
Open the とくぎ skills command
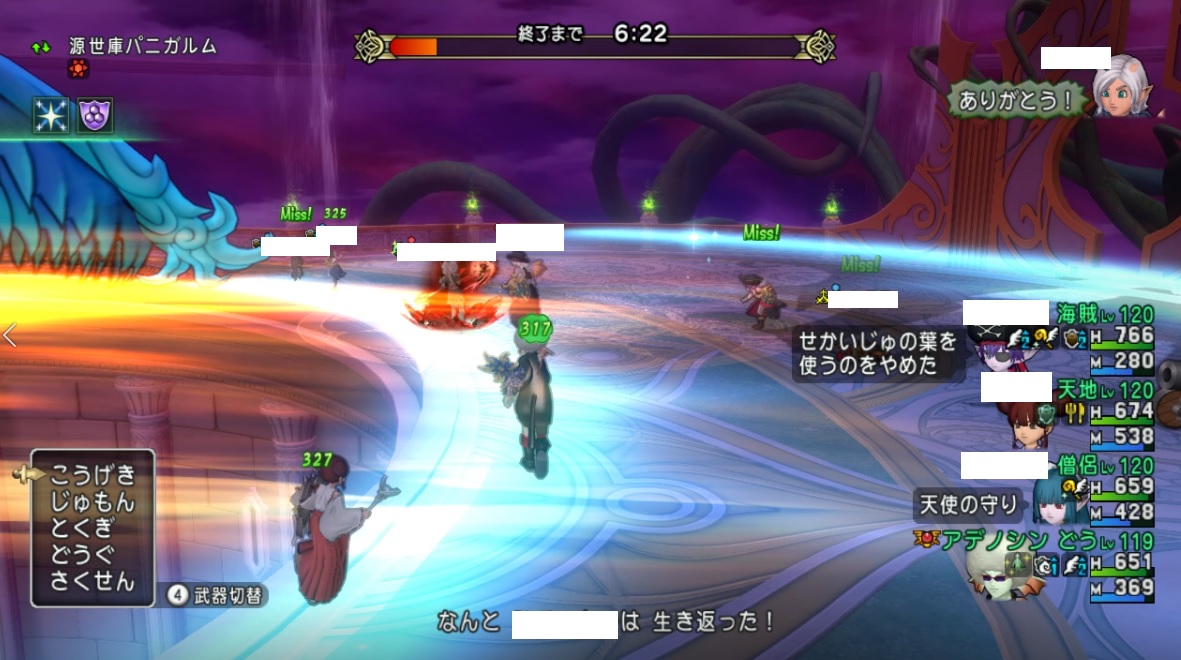(84, 528)
